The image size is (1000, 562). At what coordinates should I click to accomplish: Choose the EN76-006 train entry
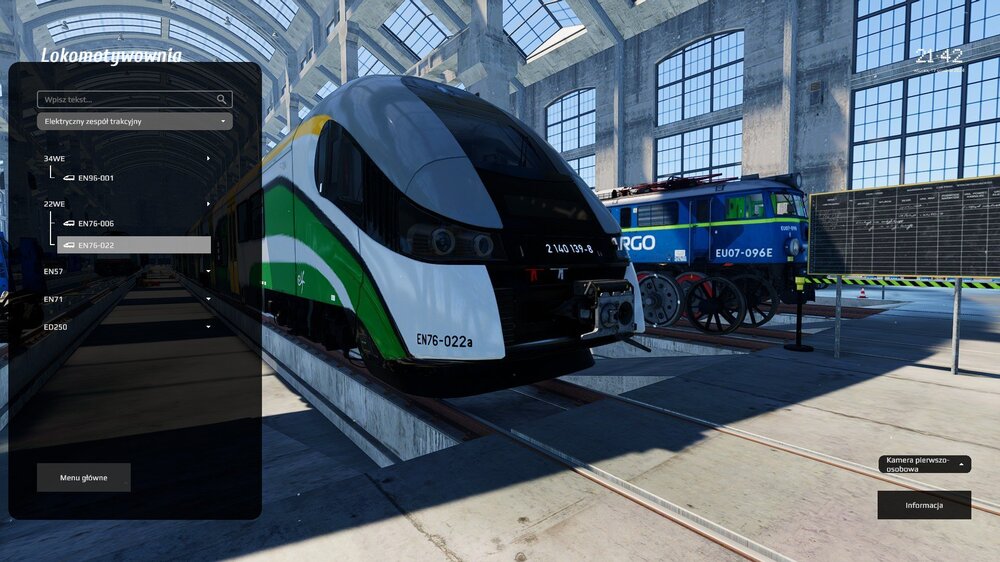[96, 224]
